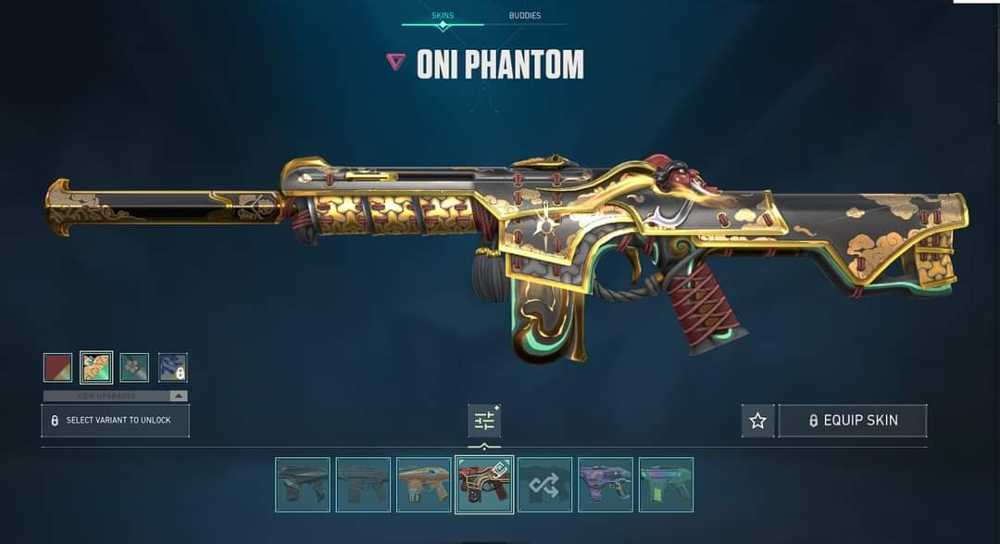Mark skin as favorite with star button
Viewport: 1000px width, 544px height.
[x=758, y=421]
